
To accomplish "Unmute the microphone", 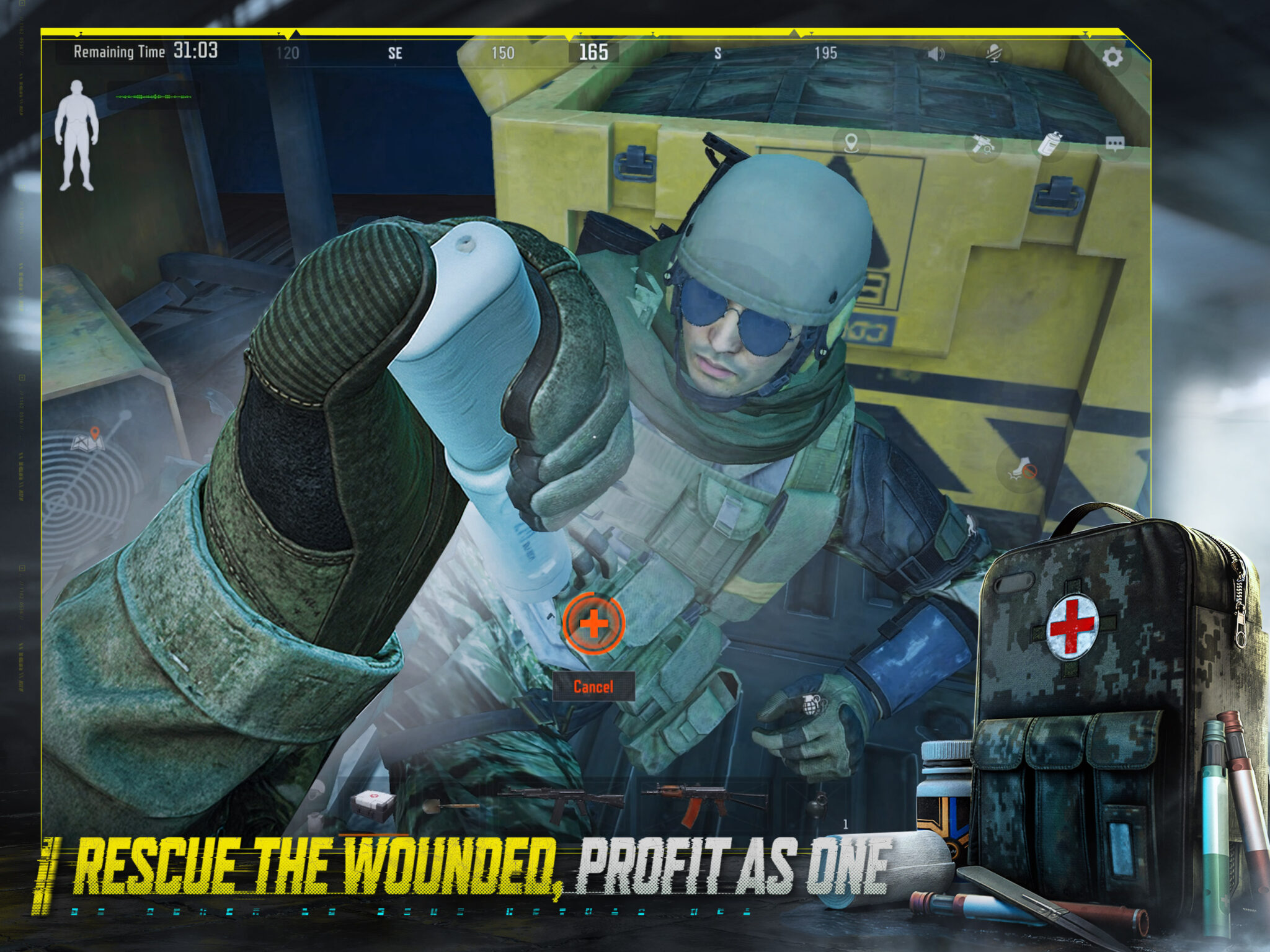I will pyautogui.click(x=994, y=54).
